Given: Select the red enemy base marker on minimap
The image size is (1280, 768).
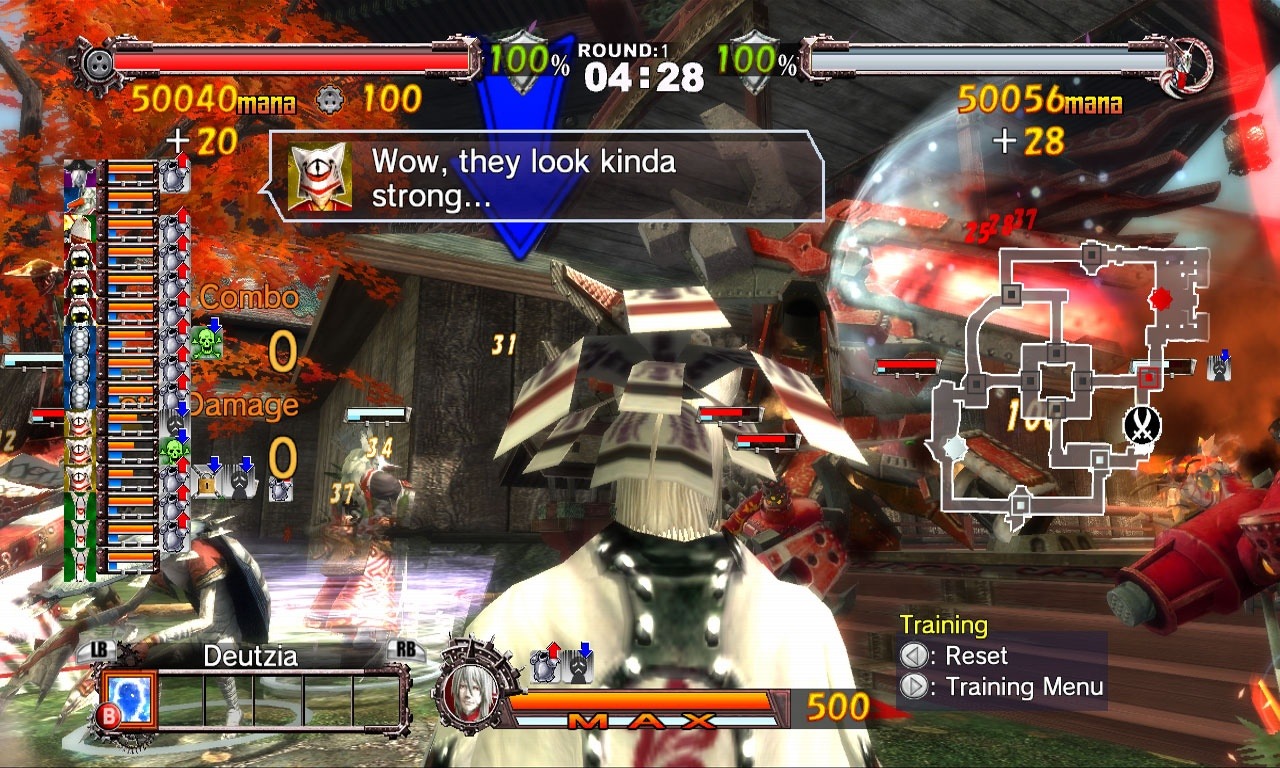Looking at the screenshot, I should click(1160, 298).
